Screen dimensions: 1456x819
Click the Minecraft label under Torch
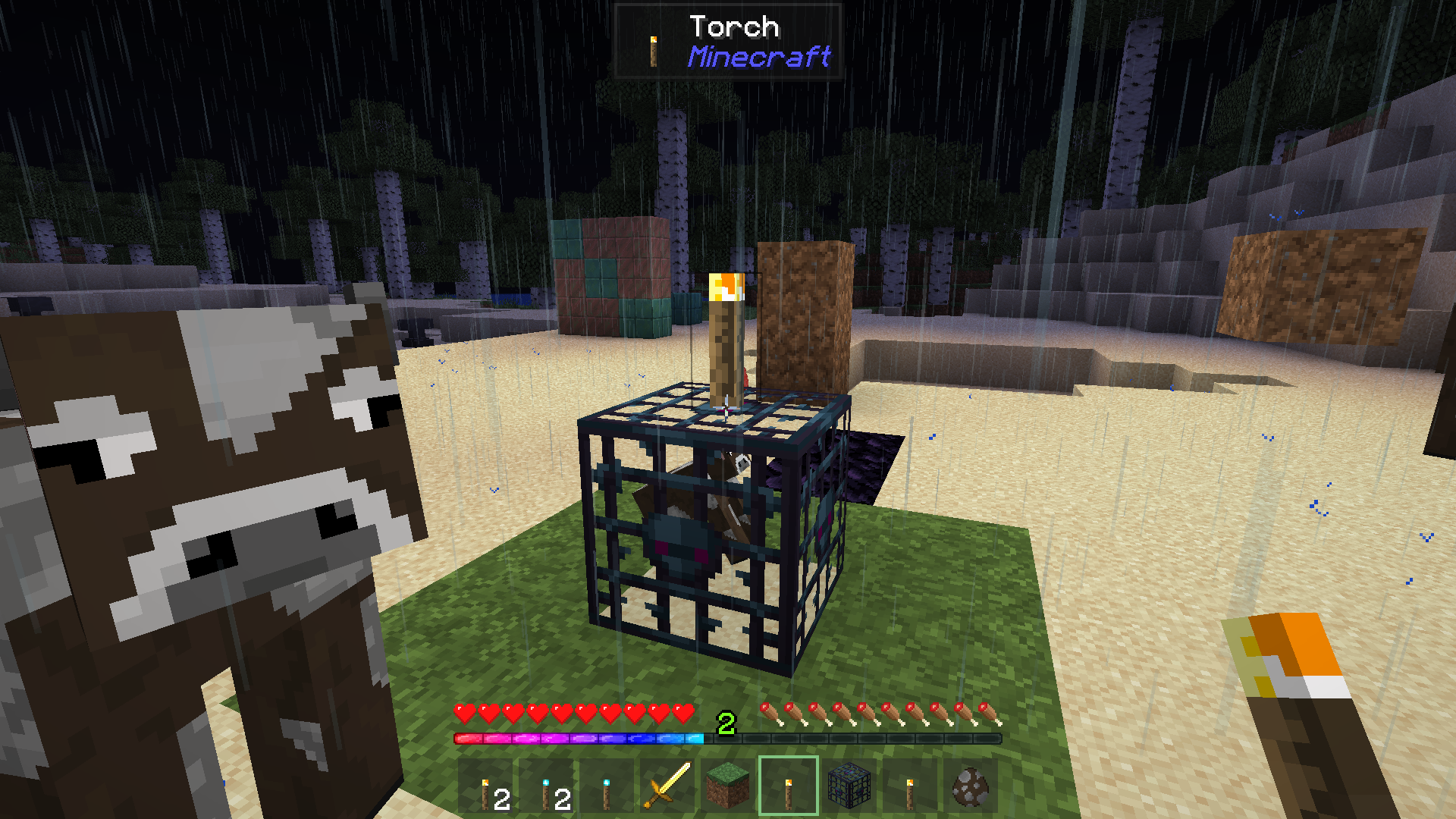pyautogui.click(x=758, y=57)
